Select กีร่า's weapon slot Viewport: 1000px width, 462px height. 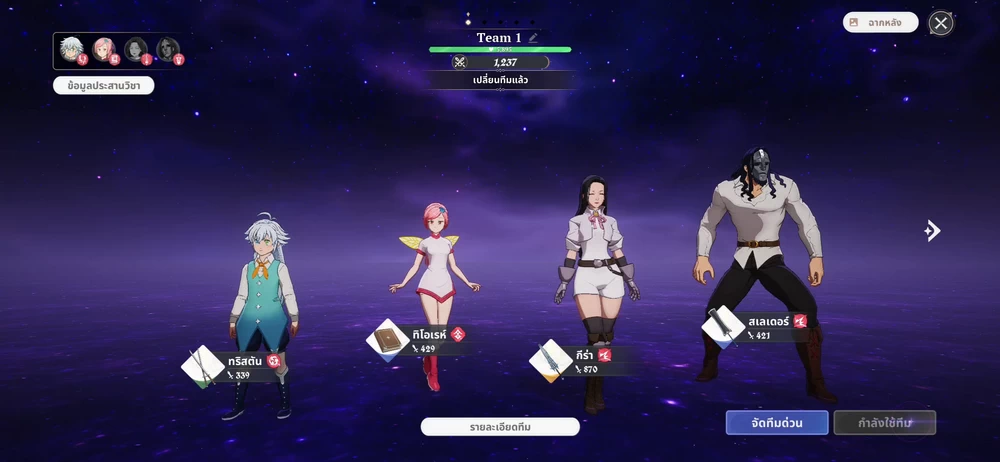click(x=553, y=360)
